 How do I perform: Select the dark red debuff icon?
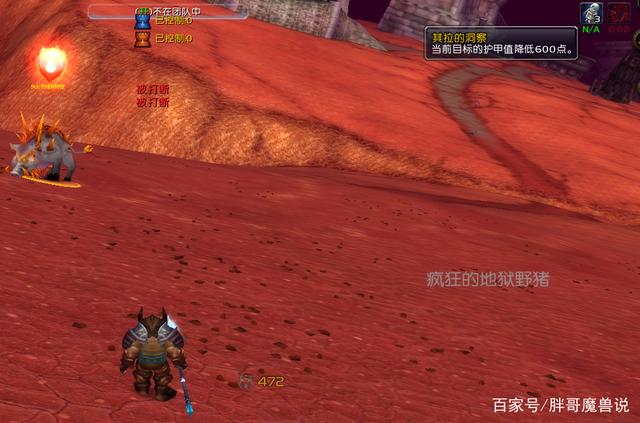click(x=619, y=13)
